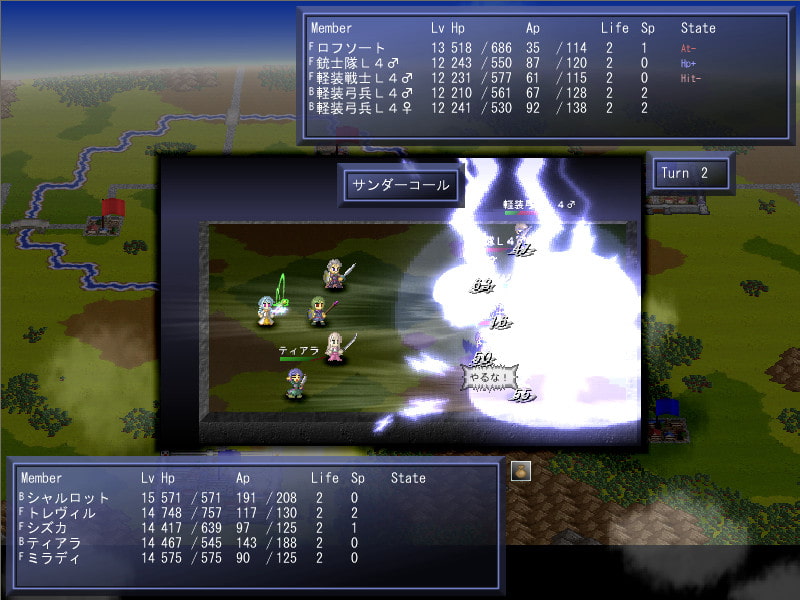Select enemy ロフソート in the member list
The width and height of the screenshot is (800, 600).
351,47
